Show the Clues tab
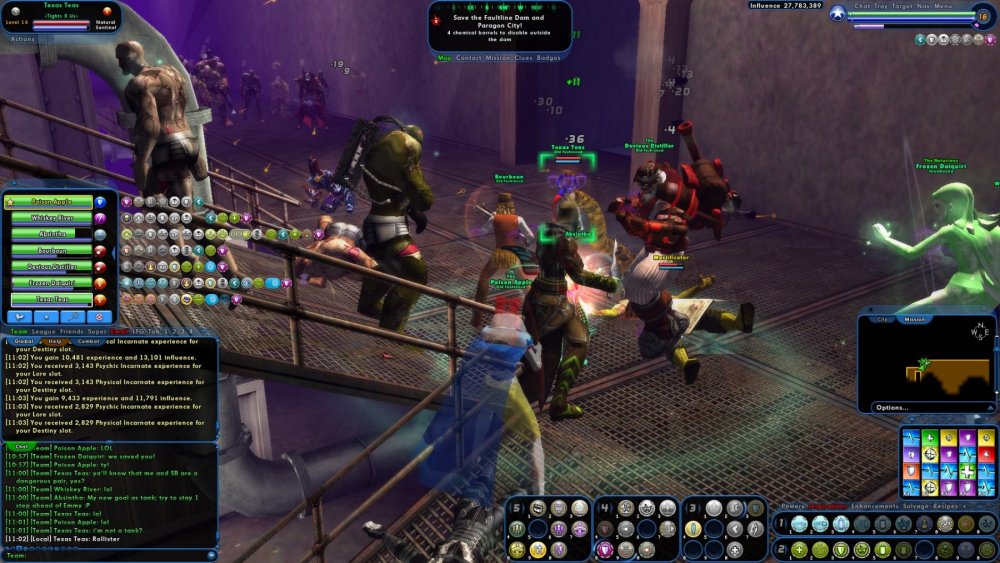The height and width of the screenshot is (563, 1000). [x=523, y=58]
